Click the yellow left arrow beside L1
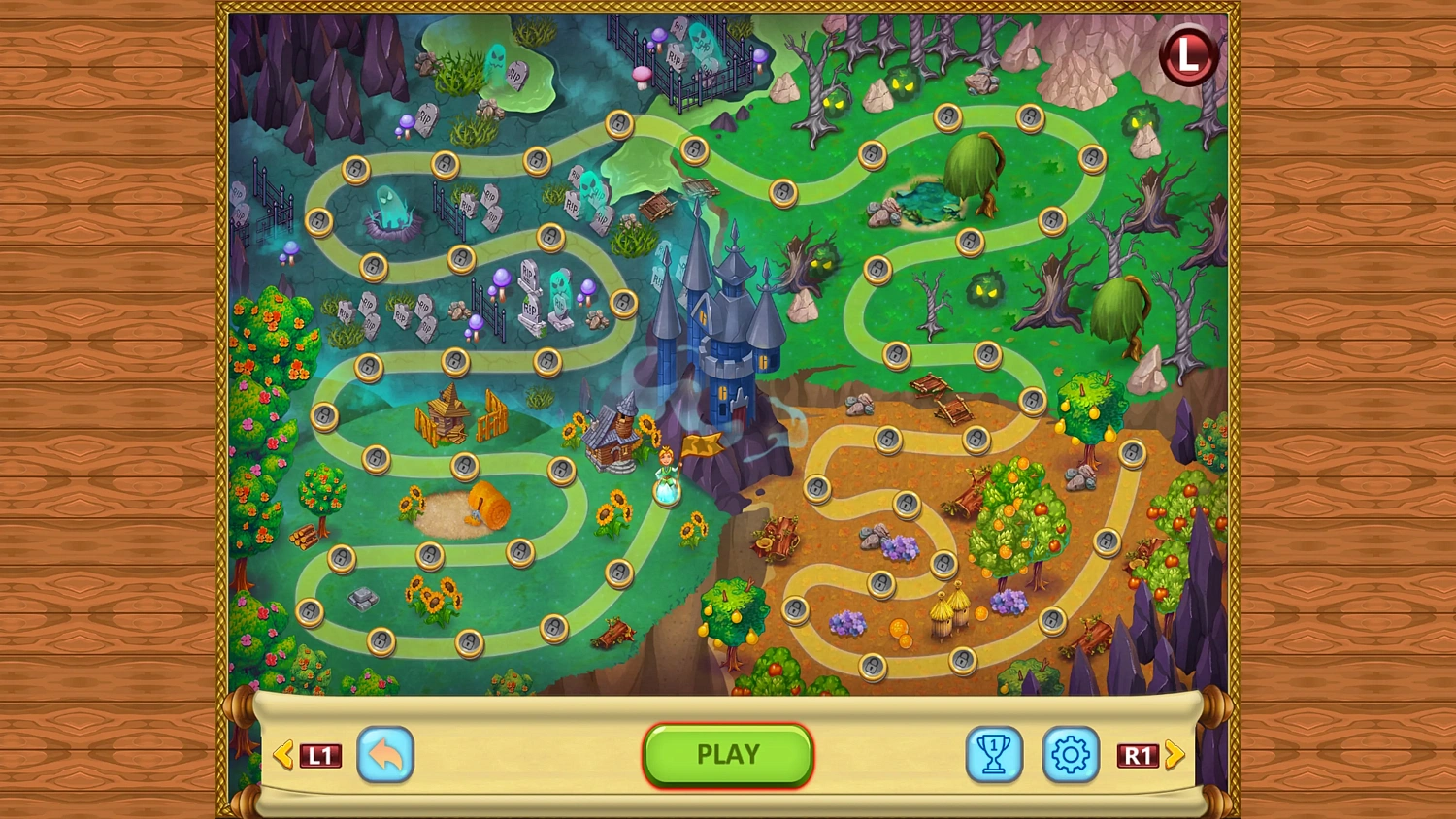 pyautogui.click(x=284, y=755)
